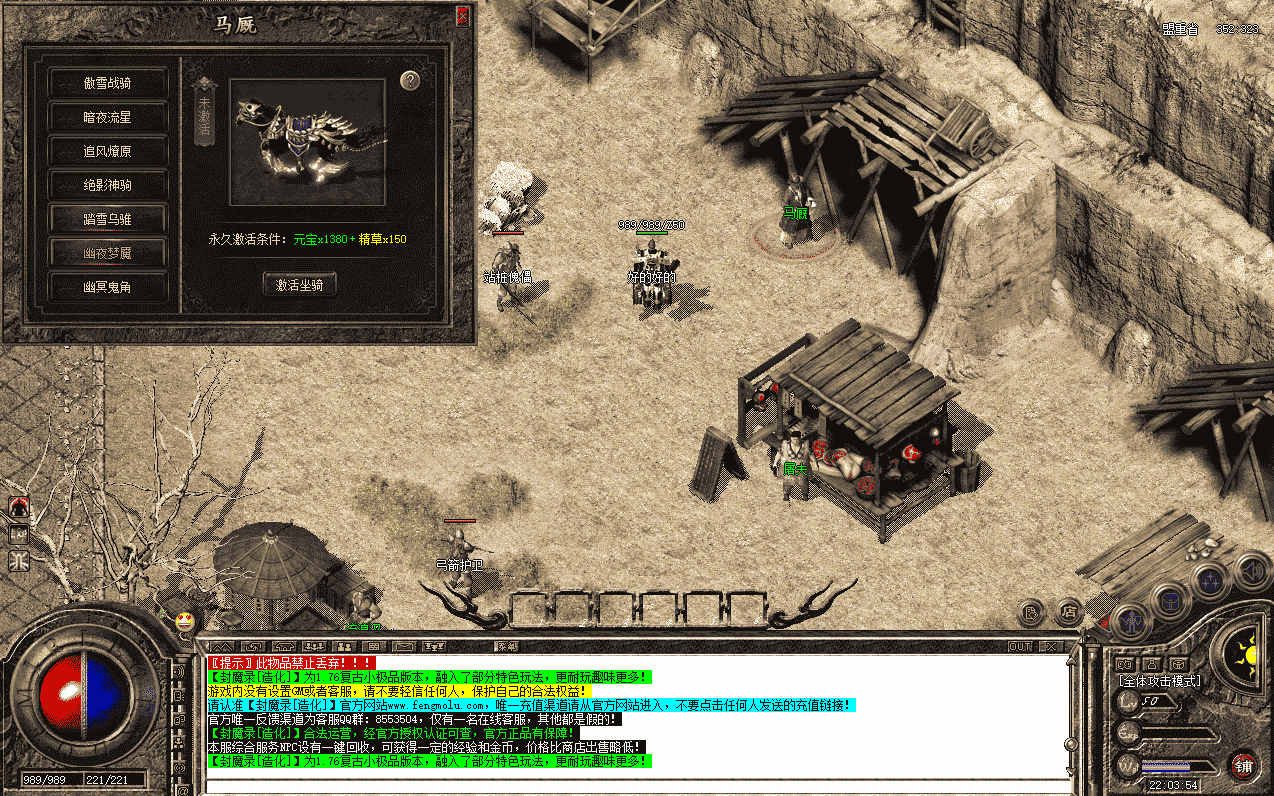Open the question mark help in stable
The image size is (1274, 796).
(x=409, y=81)
